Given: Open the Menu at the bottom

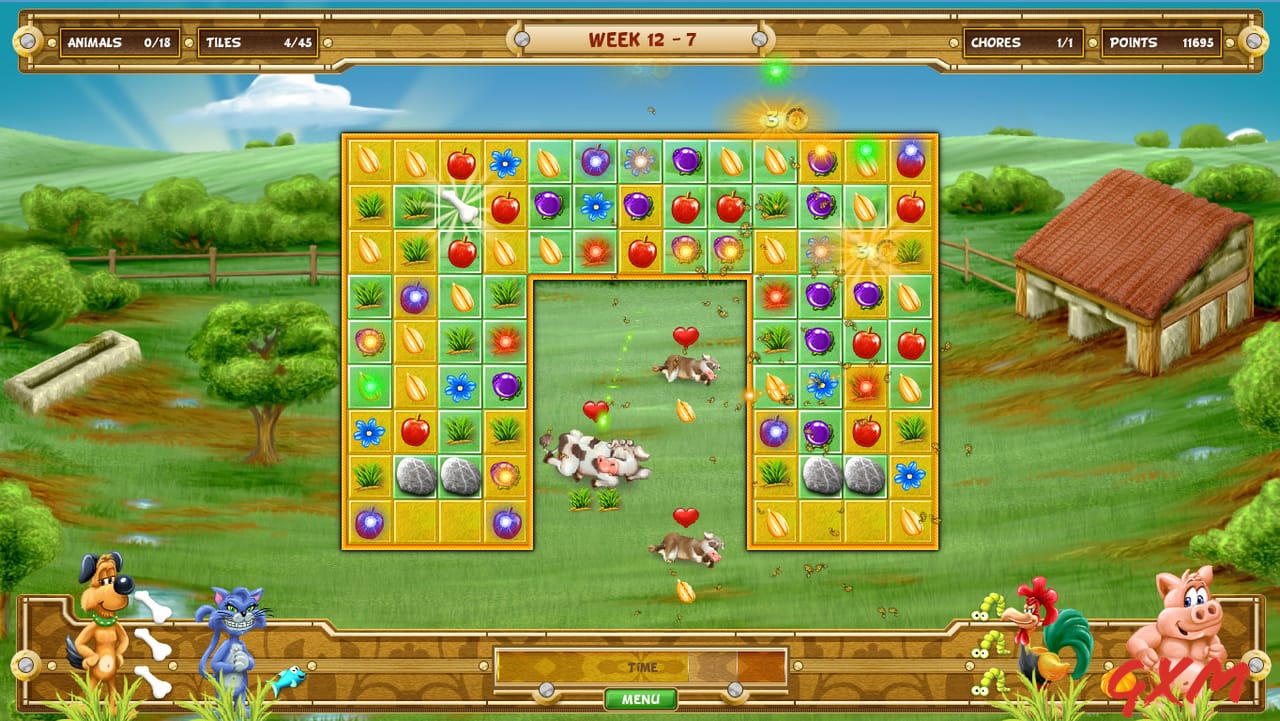Looking at the screenshot, I should coord(640,699).
